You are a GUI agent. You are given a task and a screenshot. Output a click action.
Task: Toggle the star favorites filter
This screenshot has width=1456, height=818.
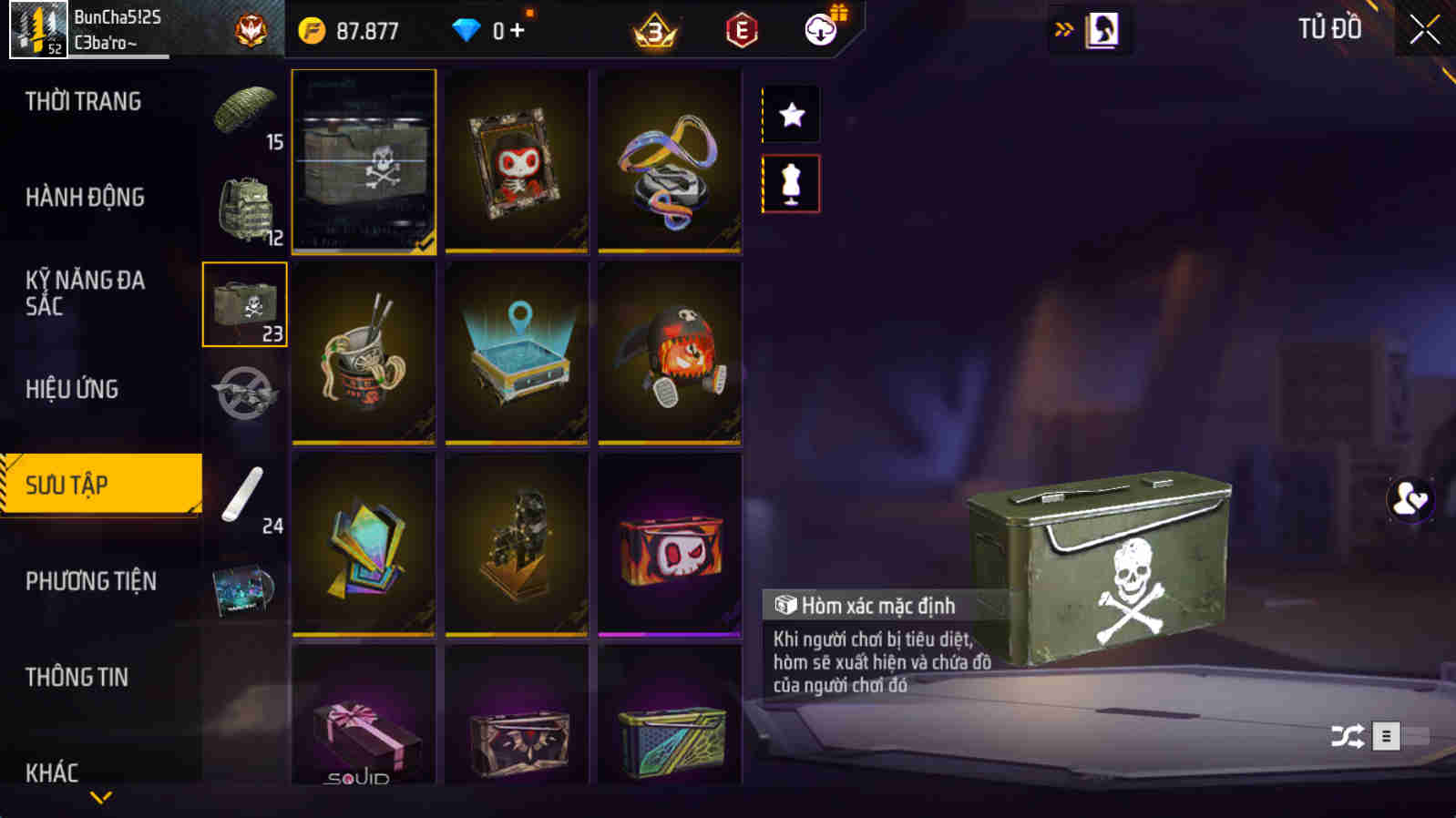pyautogui.click(x=789, y=114)
